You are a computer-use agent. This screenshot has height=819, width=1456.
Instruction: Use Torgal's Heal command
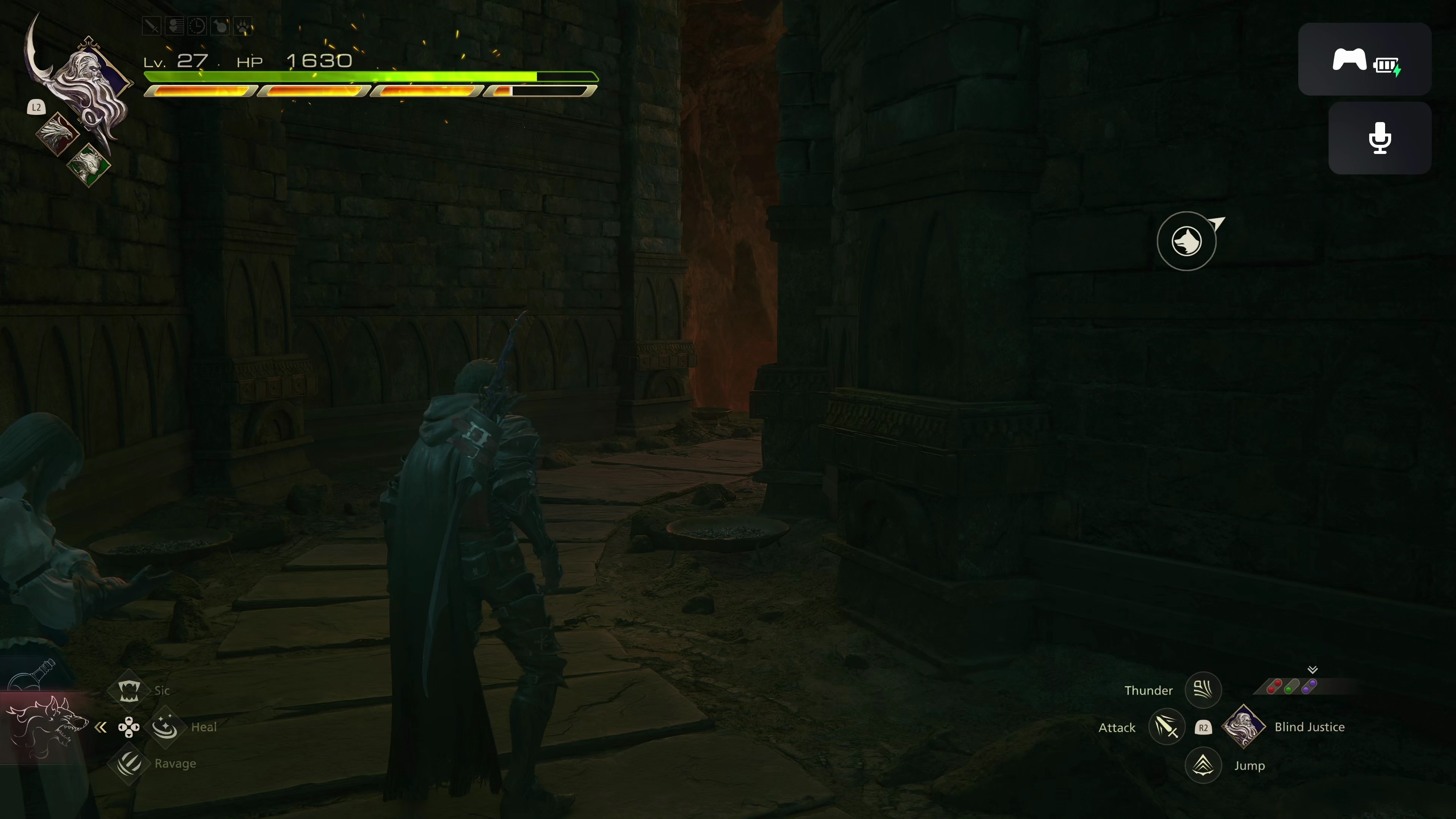tap(165, 727)
